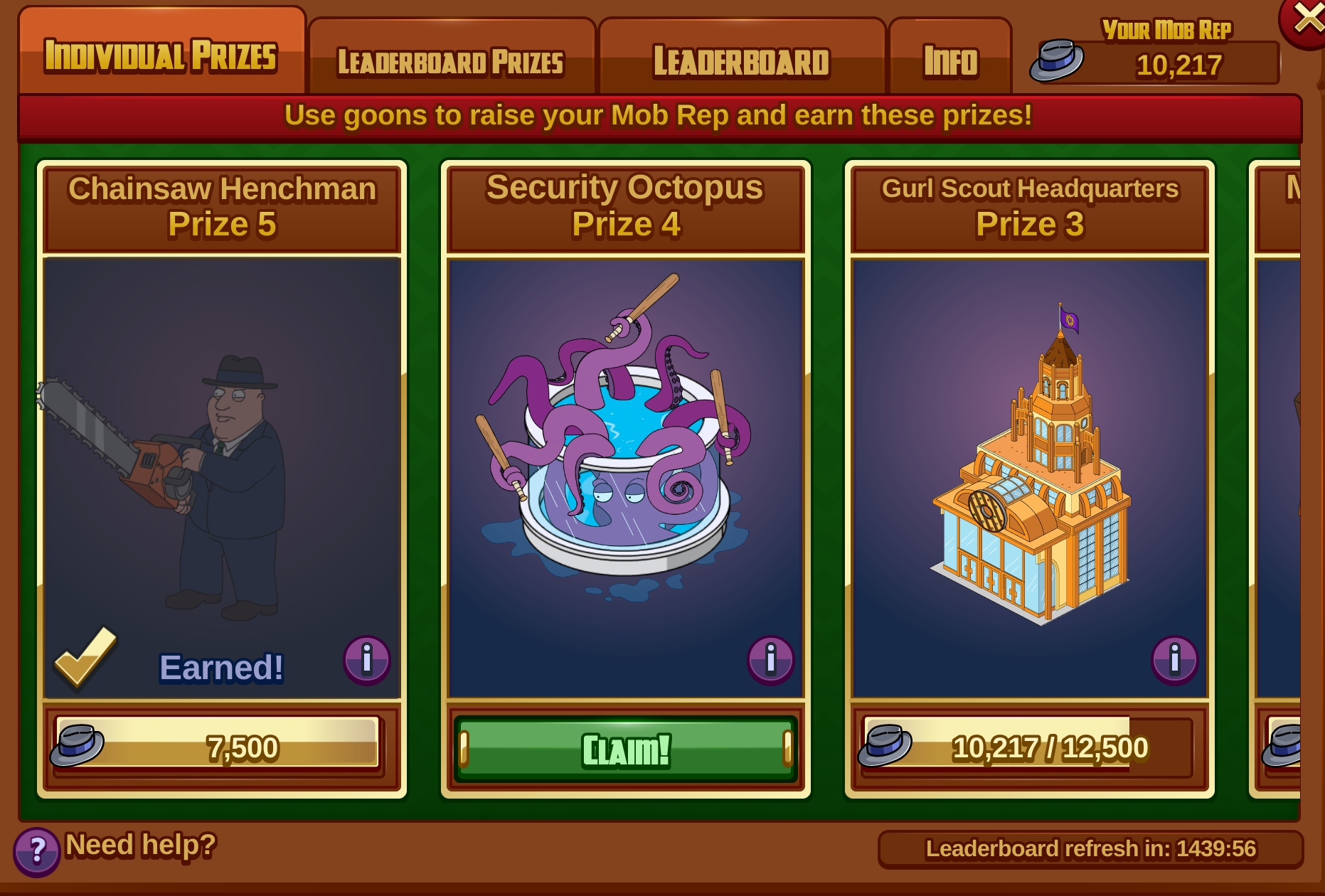Select the Info tab
The height and width of the screenshot is (896, 1325).
[x=950, y=61]
